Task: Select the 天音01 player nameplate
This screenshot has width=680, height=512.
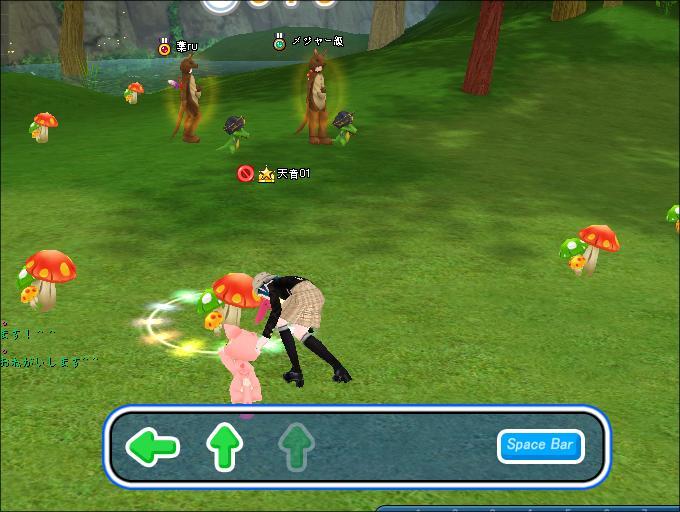Action: (x=293, y=174)
